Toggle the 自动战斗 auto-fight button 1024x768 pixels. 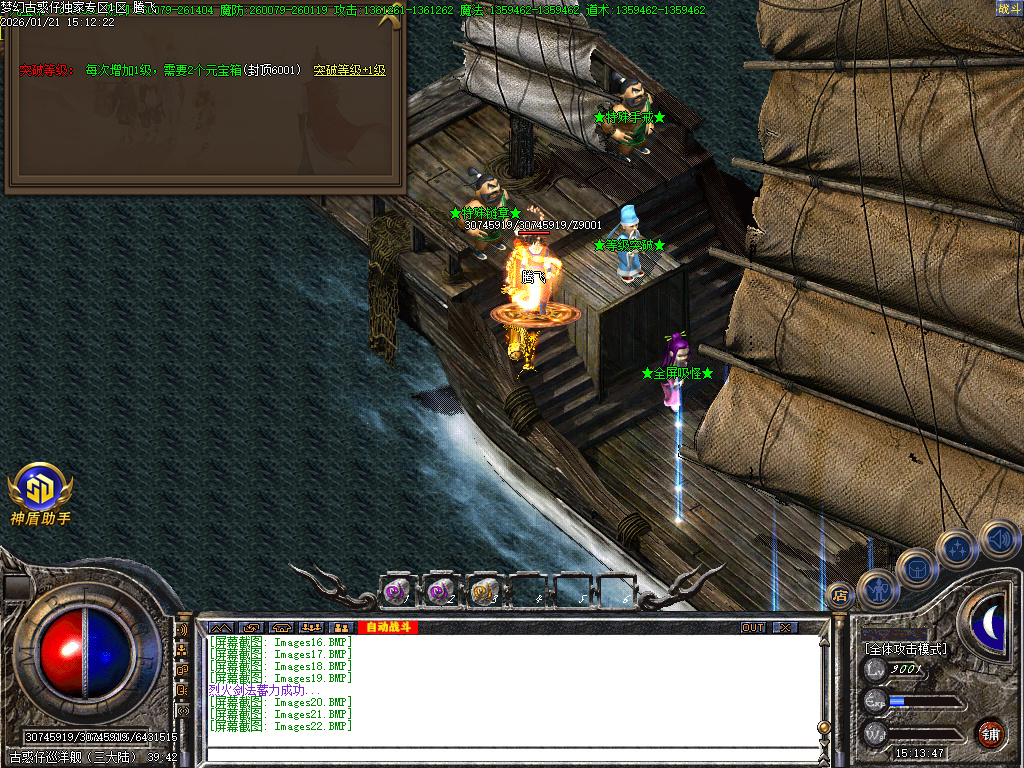pos(386,628)
